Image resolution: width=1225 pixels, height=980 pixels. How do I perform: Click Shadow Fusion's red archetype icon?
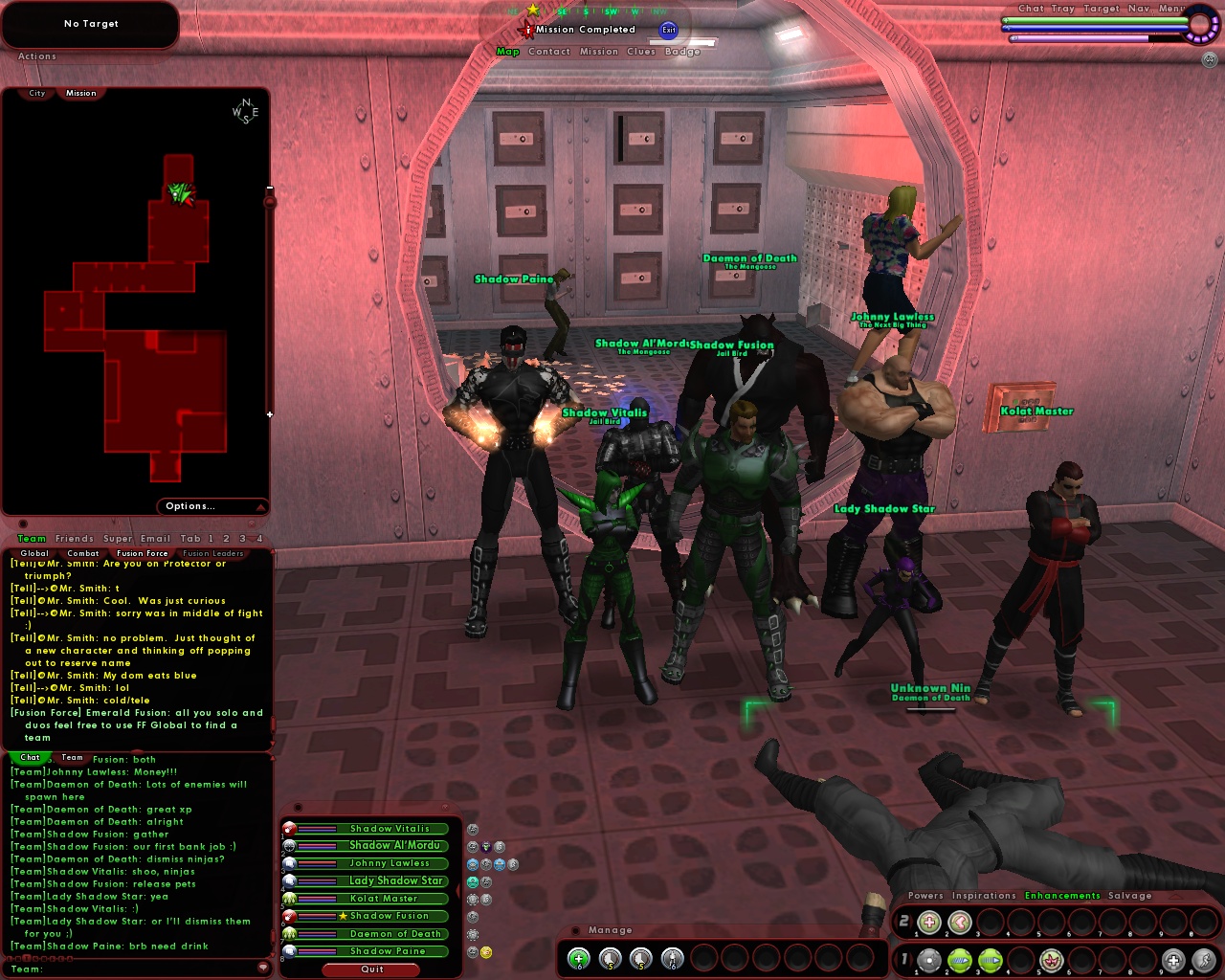point(288,916)
